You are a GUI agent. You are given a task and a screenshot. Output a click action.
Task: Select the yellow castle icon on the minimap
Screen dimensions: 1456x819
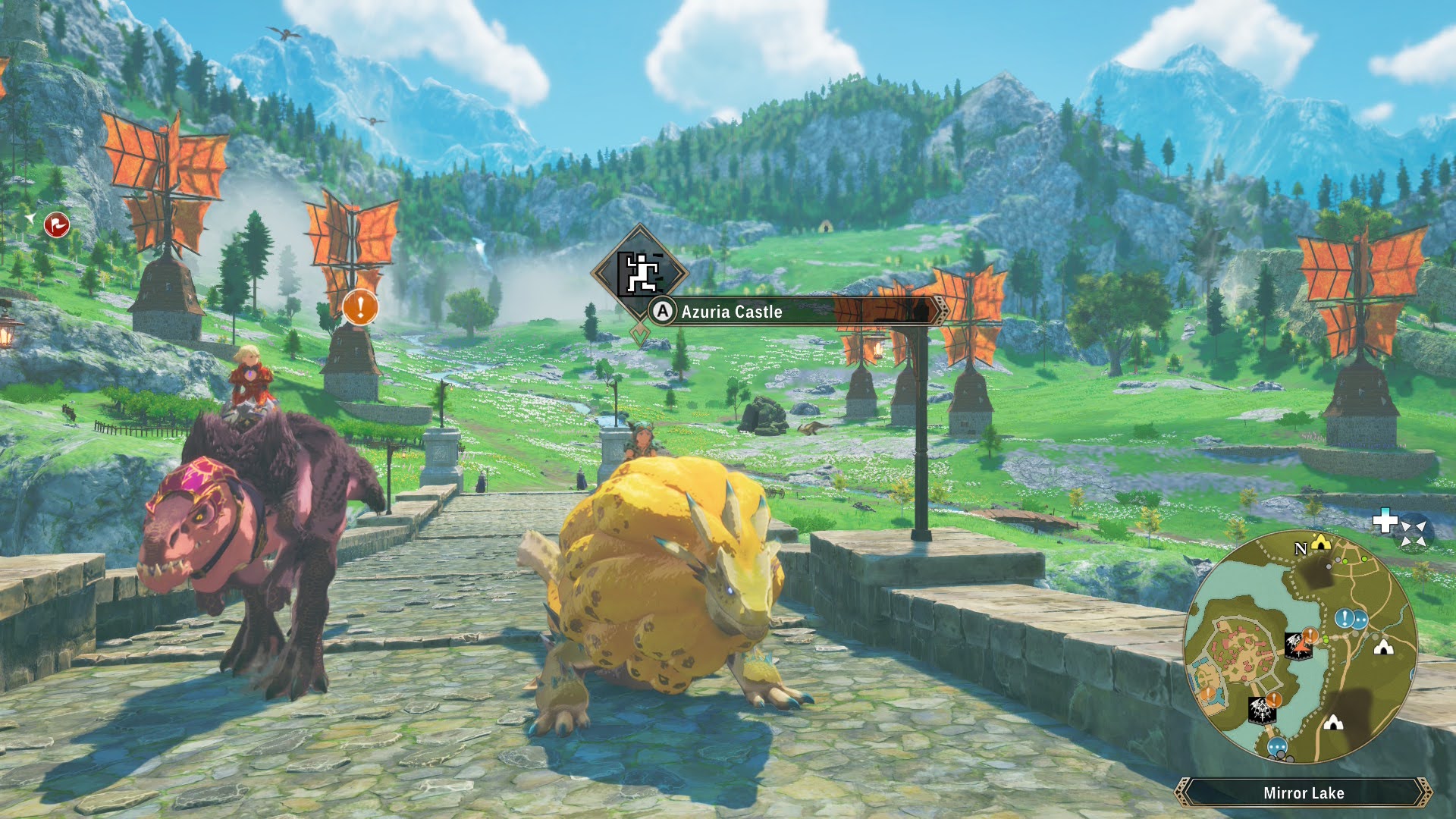(x=1320, y=541)
